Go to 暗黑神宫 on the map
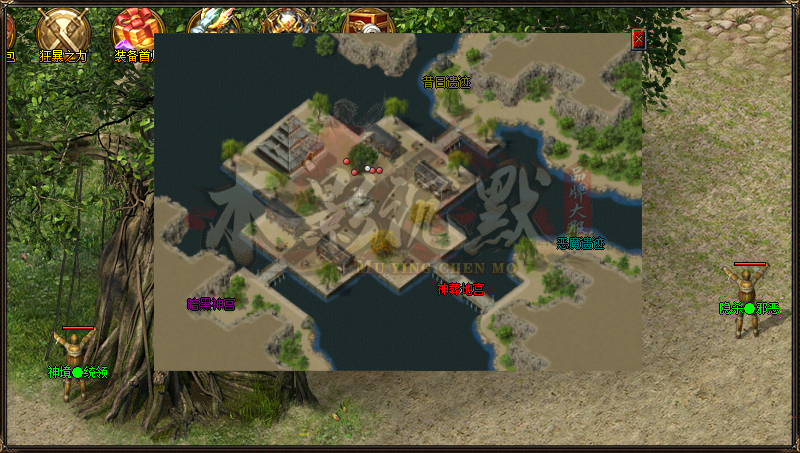Image resolution: width=800 pixels, height=453 pixels. pos(211,303)
